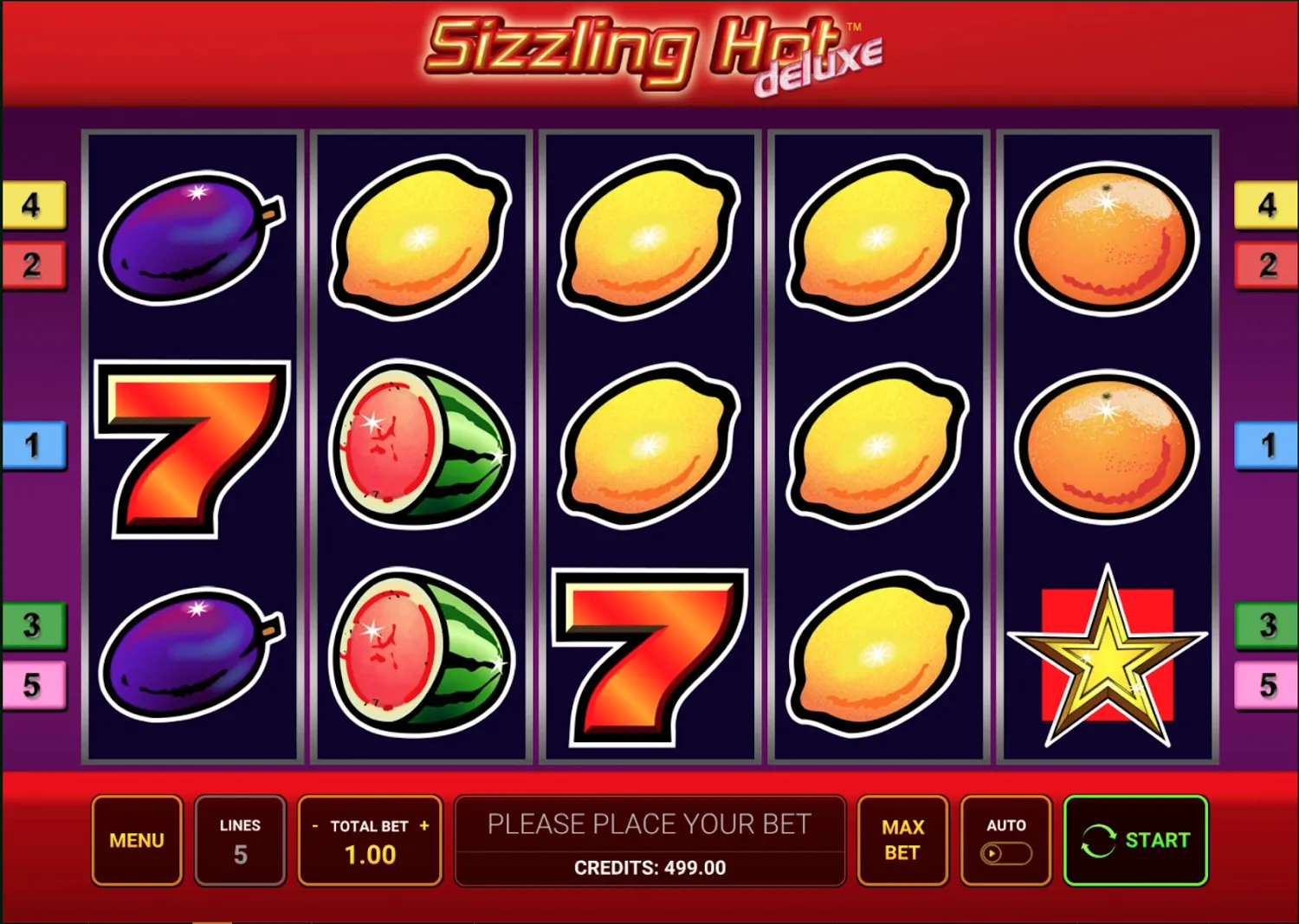Image resolution: width=1299 pixels, height=924 pixels.
Task: Click the watermelon symbol on reel two
Action: click(x=422, y=446)
